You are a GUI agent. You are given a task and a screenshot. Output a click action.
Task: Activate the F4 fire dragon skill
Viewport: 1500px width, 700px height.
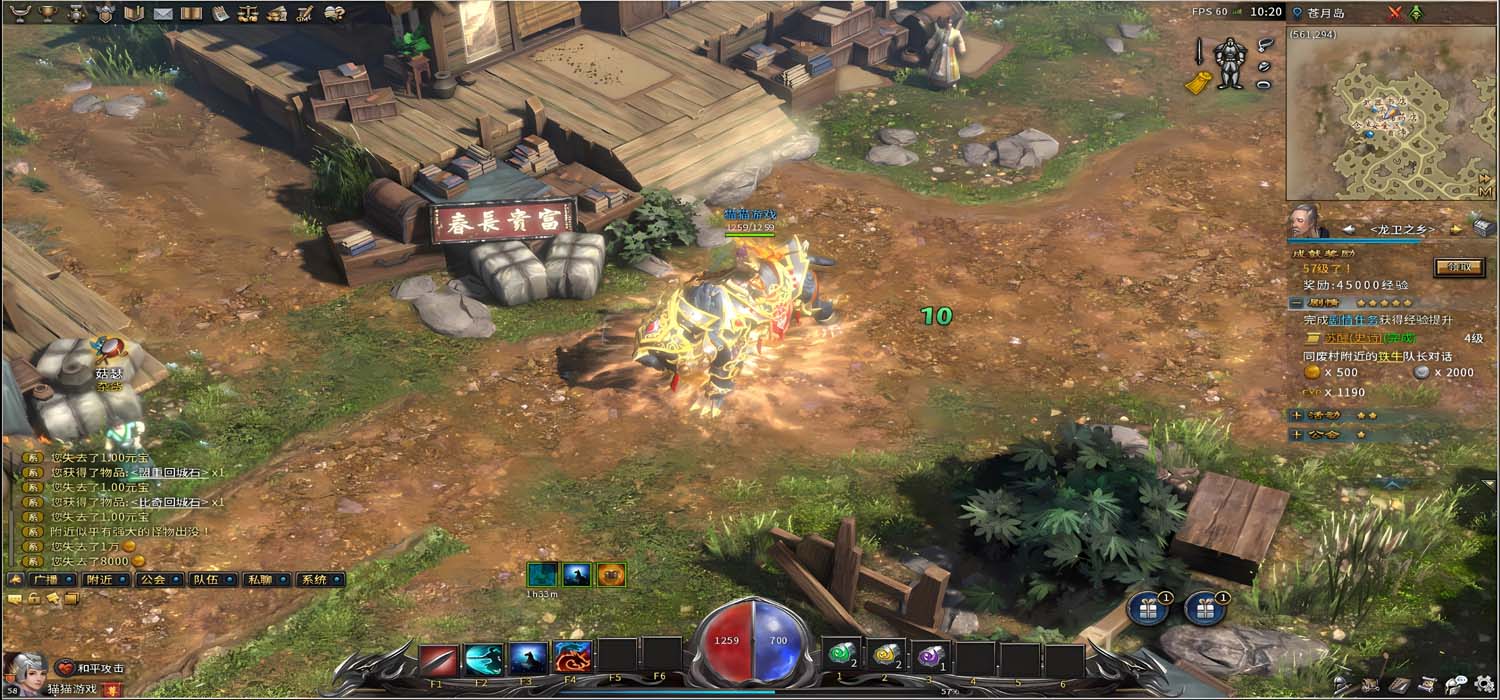[572, 658]
